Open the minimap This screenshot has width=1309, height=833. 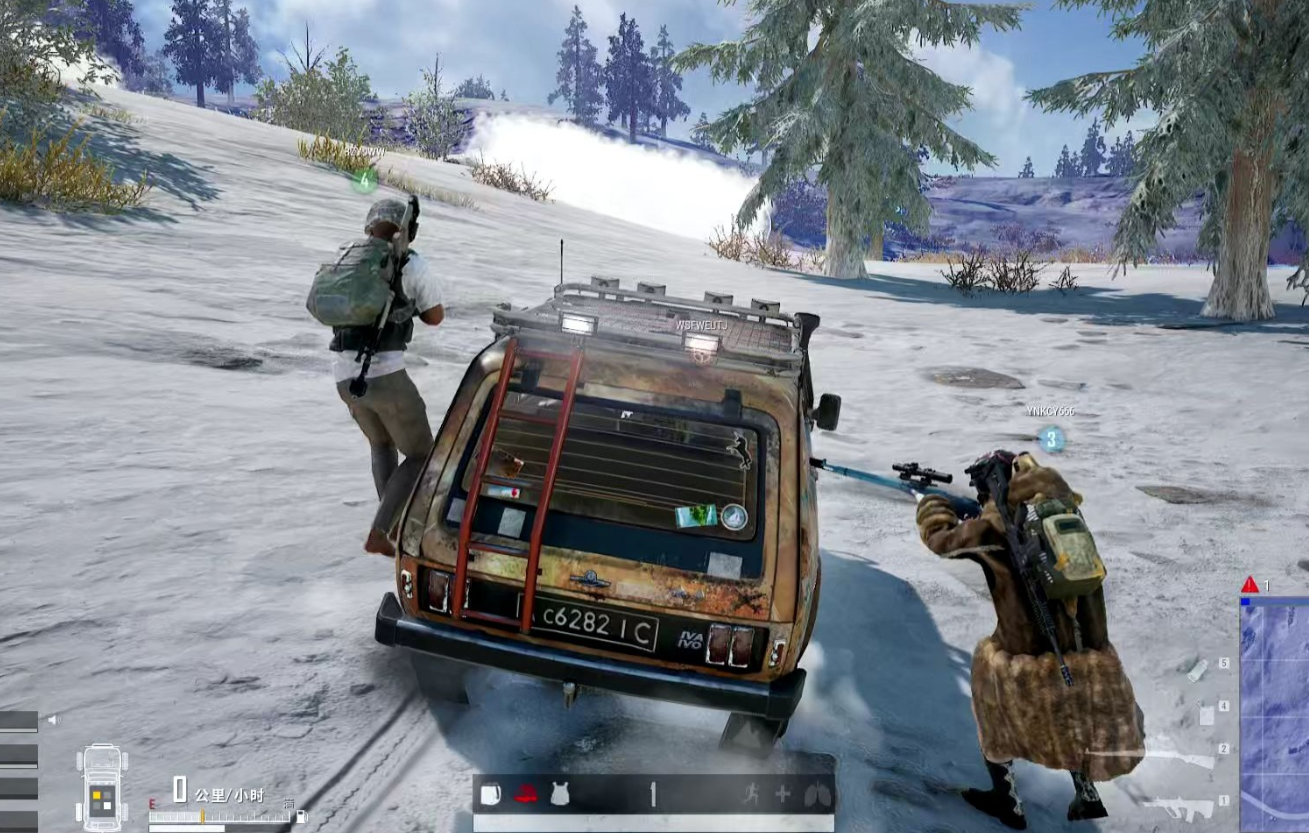pos(1274,715)
